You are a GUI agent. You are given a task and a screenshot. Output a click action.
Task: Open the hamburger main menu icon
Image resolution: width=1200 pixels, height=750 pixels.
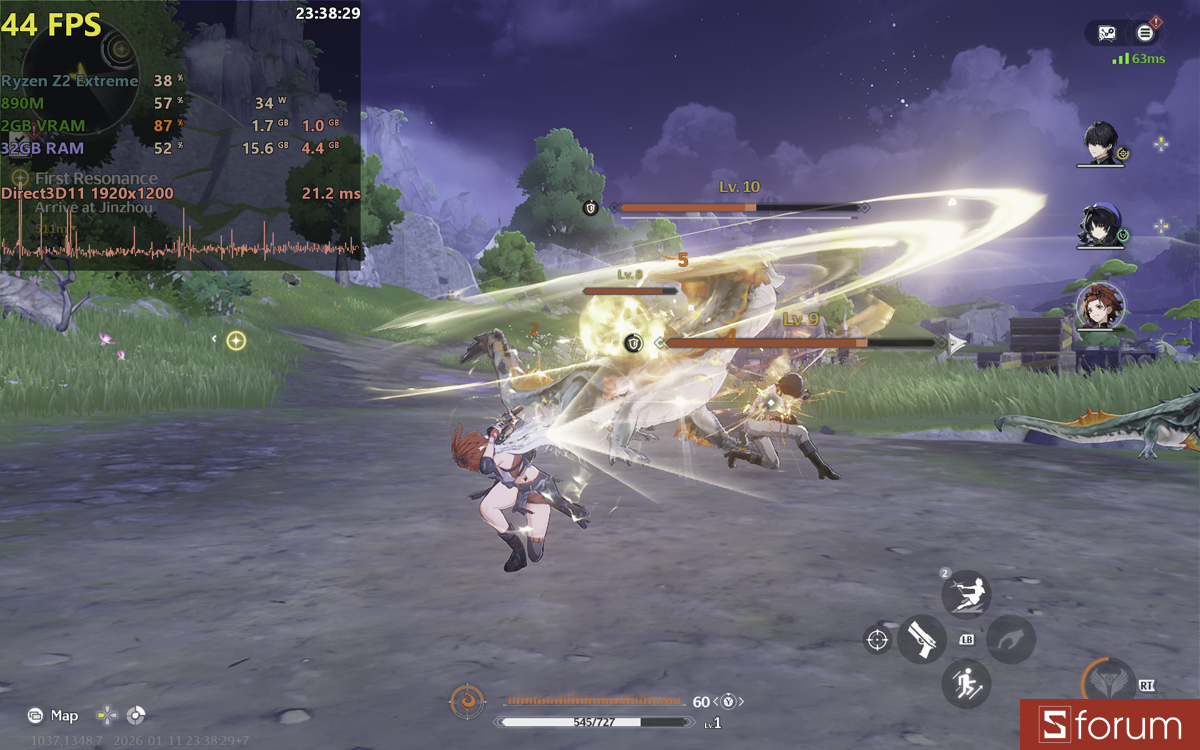click(x=1145, y=33)
